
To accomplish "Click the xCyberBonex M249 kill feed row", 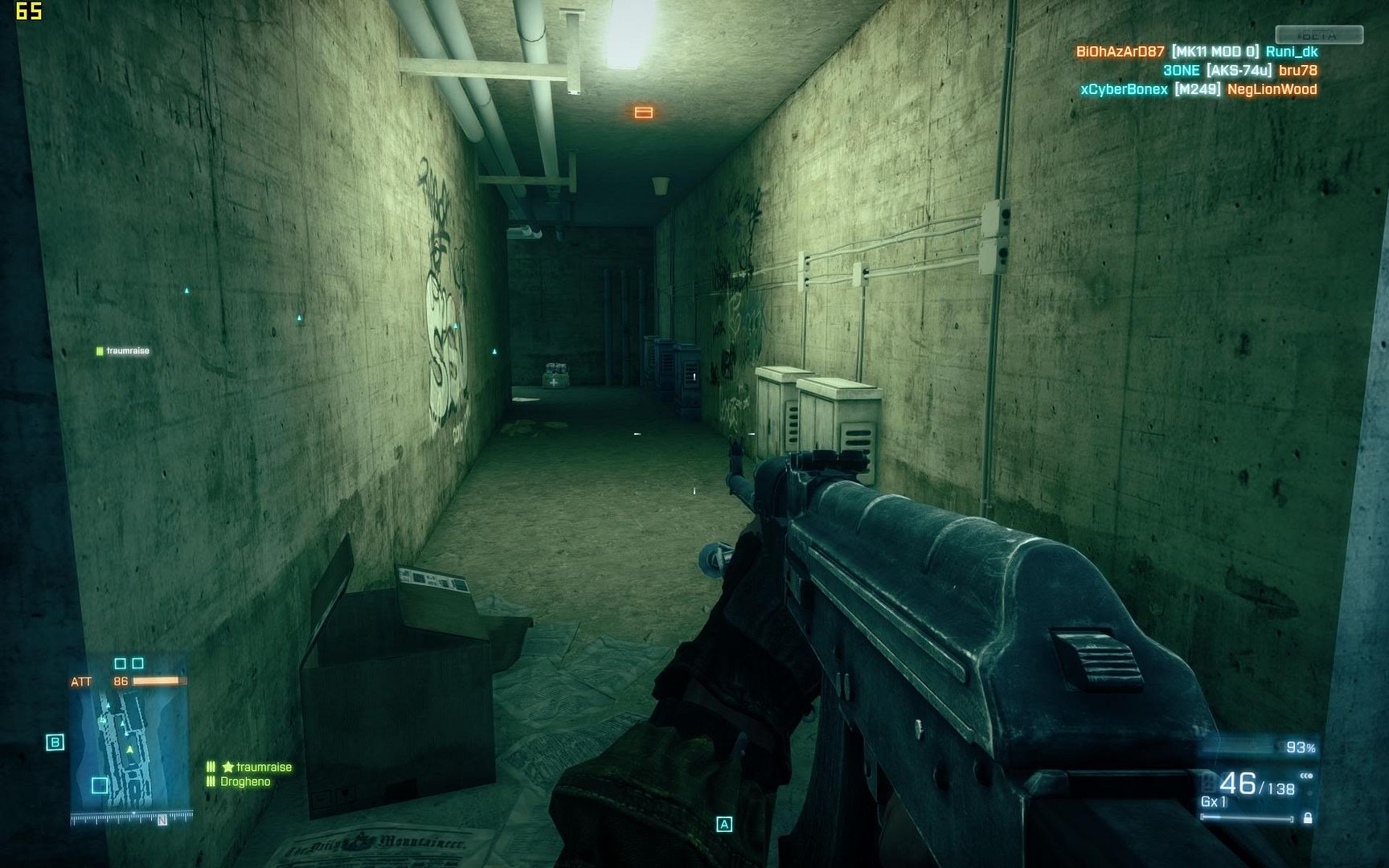I will coord(1198,89).
